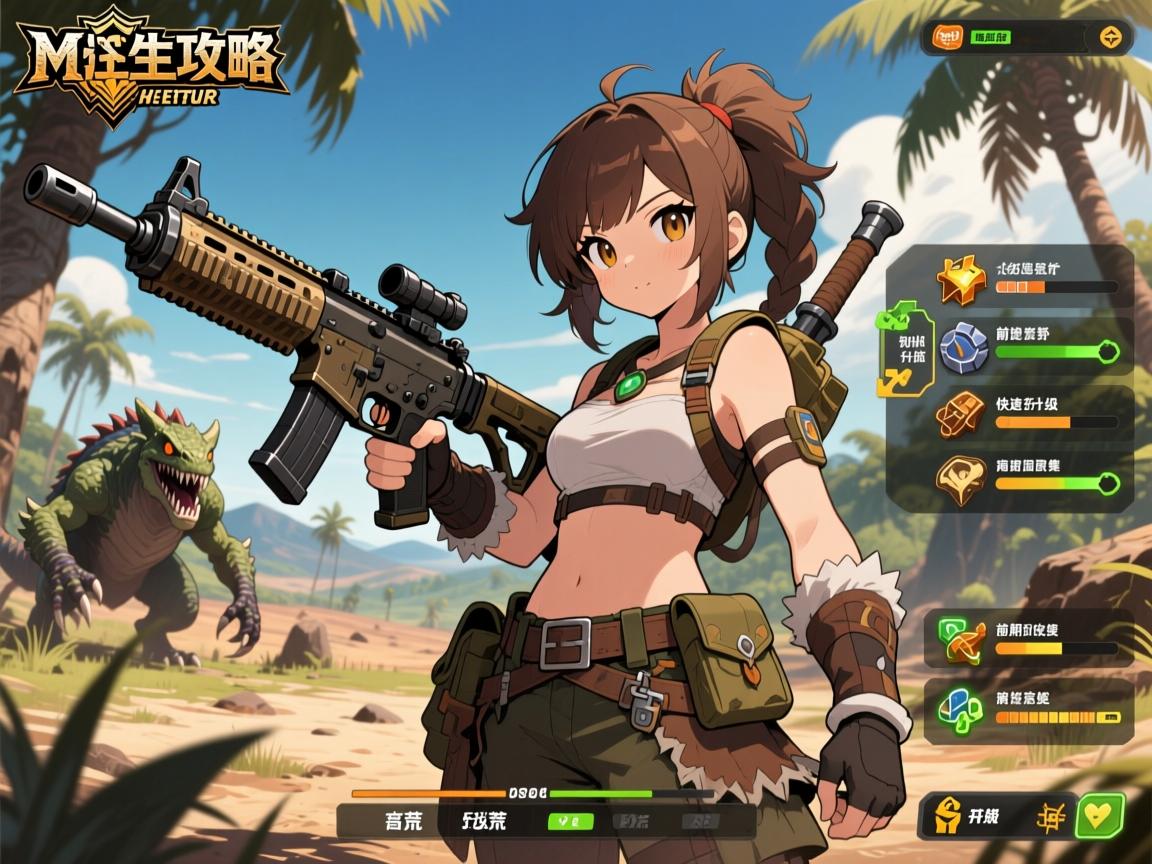Open the round yellow top-right button

(x=1110, y=38)
